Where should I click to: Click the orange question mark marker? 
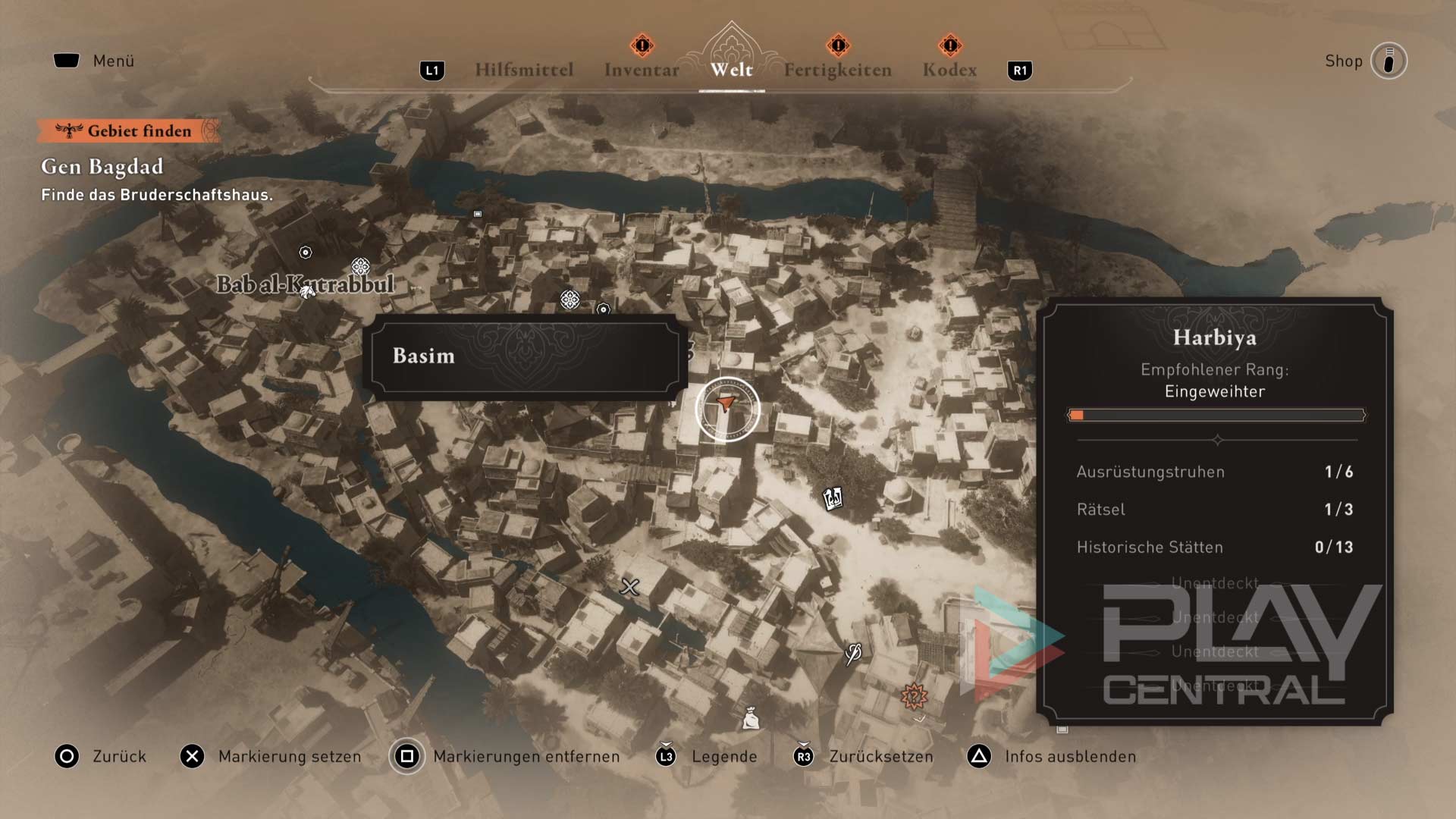point(914,695)
